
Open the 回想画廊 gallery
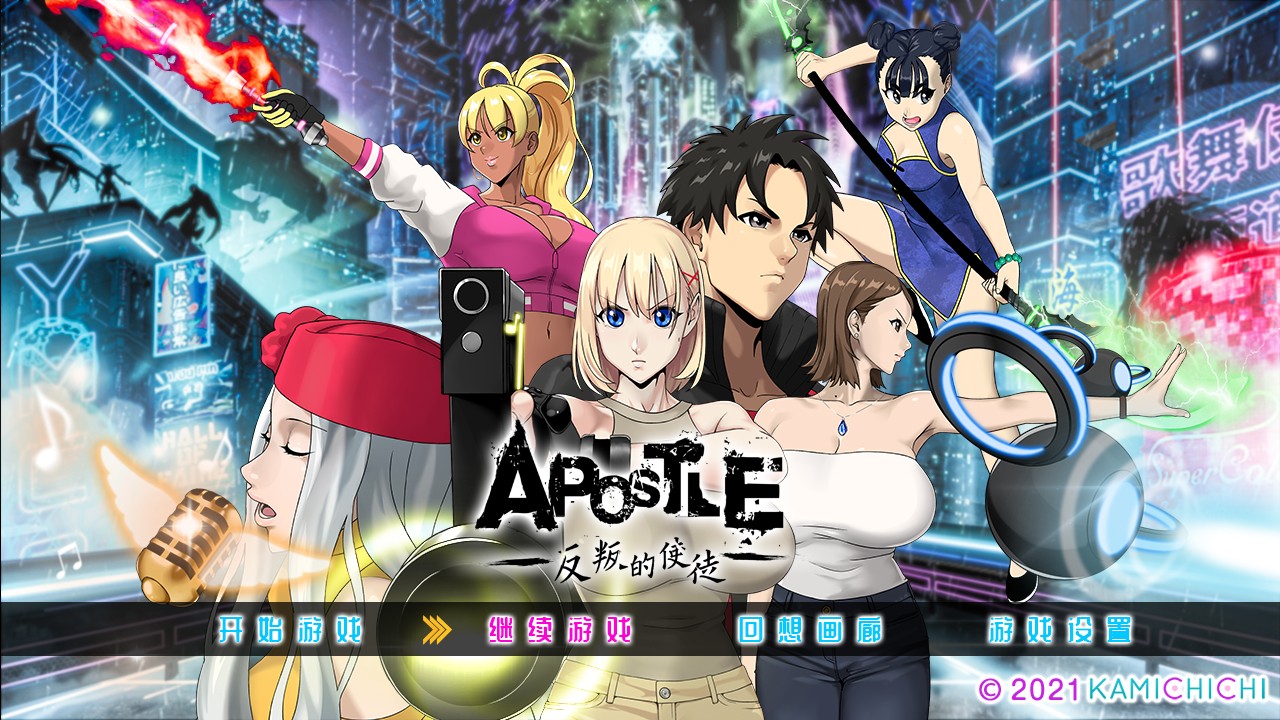810,631
